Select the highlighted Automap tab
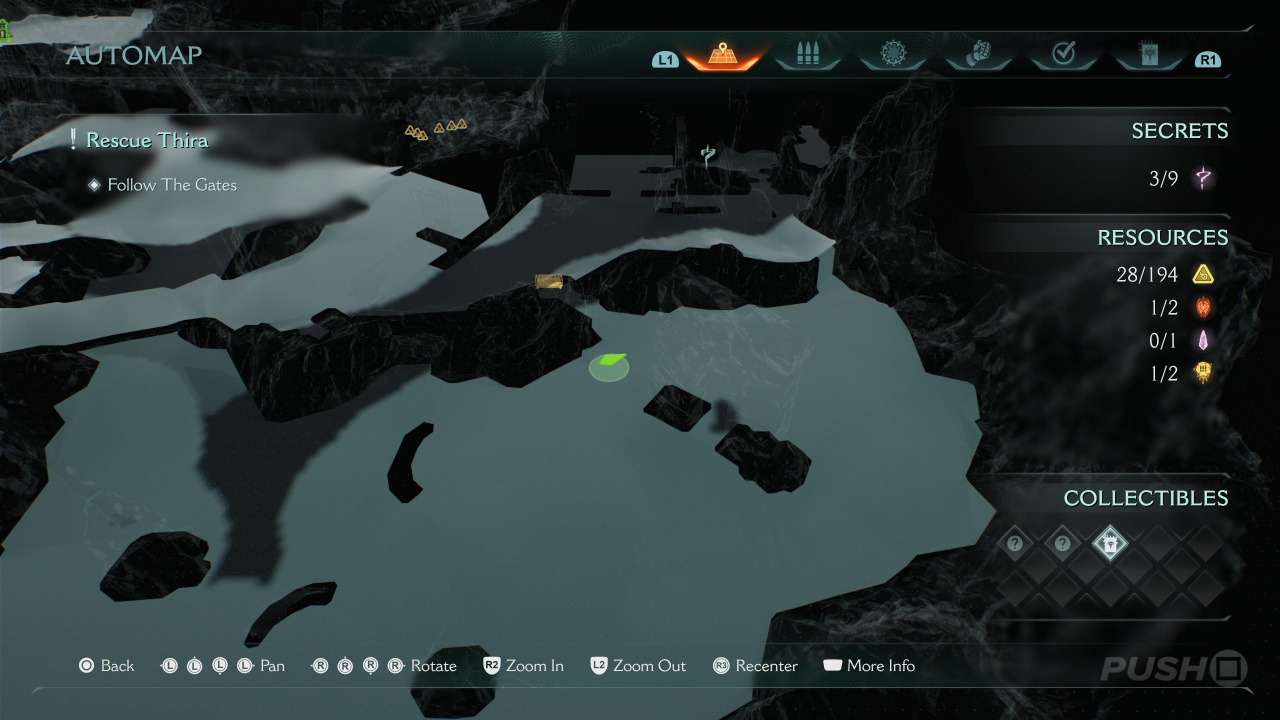1280x720 pixels. coord(722,55)
